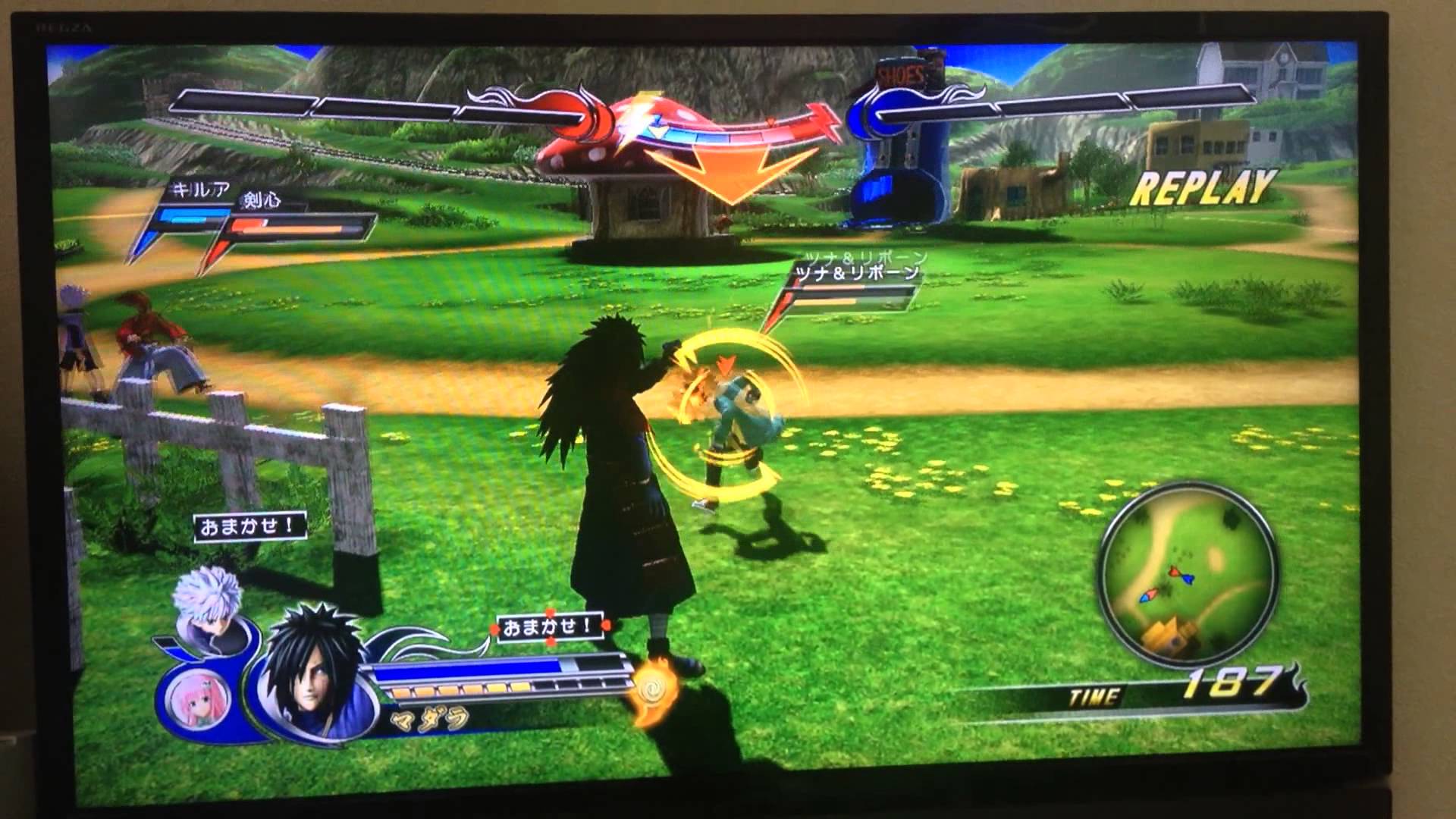
Task: Select the キルア ally name tag
Action: tap(200, 190)
